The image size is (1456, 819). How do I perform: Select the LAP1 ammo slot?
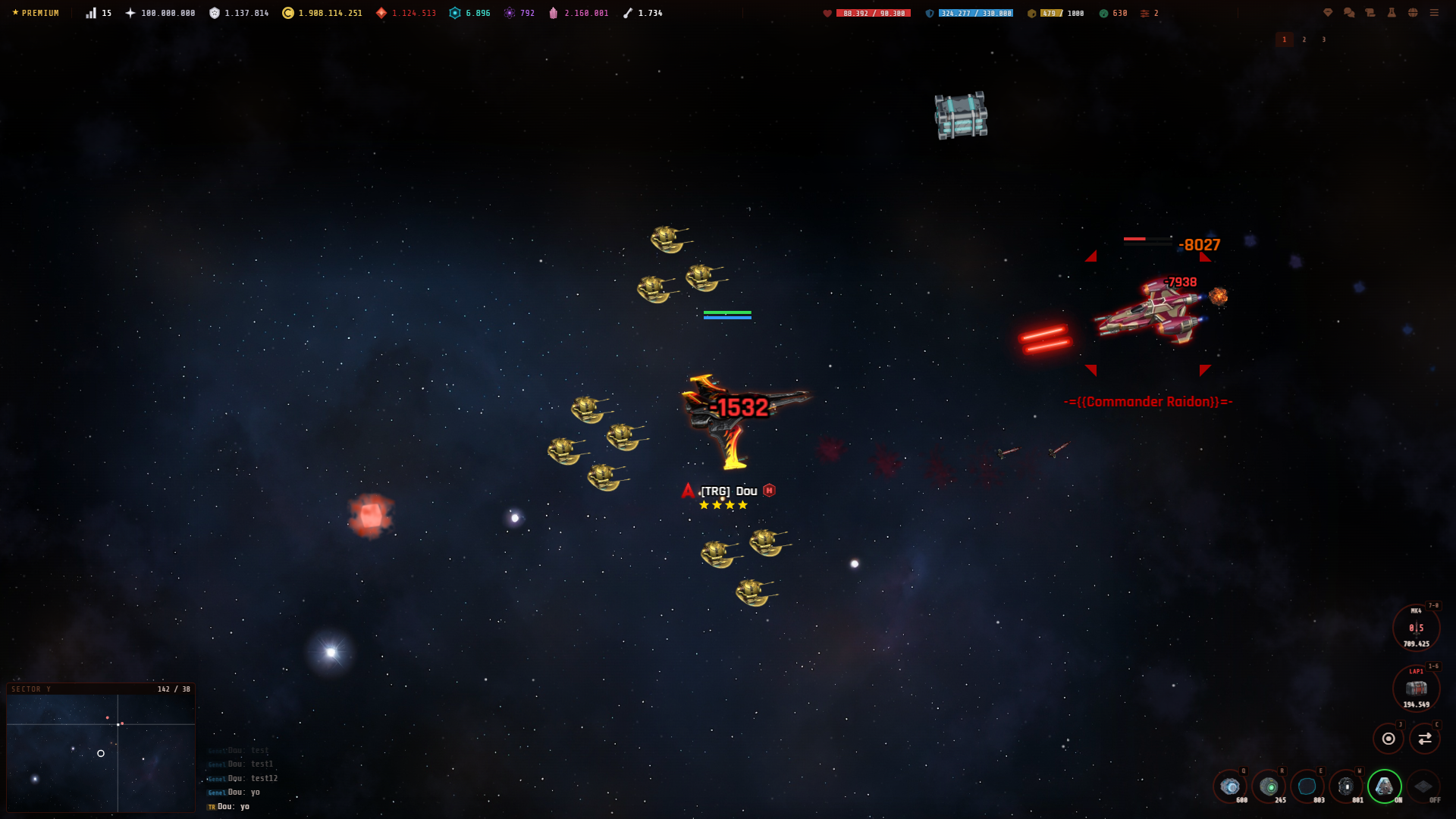click(1415, 689)
